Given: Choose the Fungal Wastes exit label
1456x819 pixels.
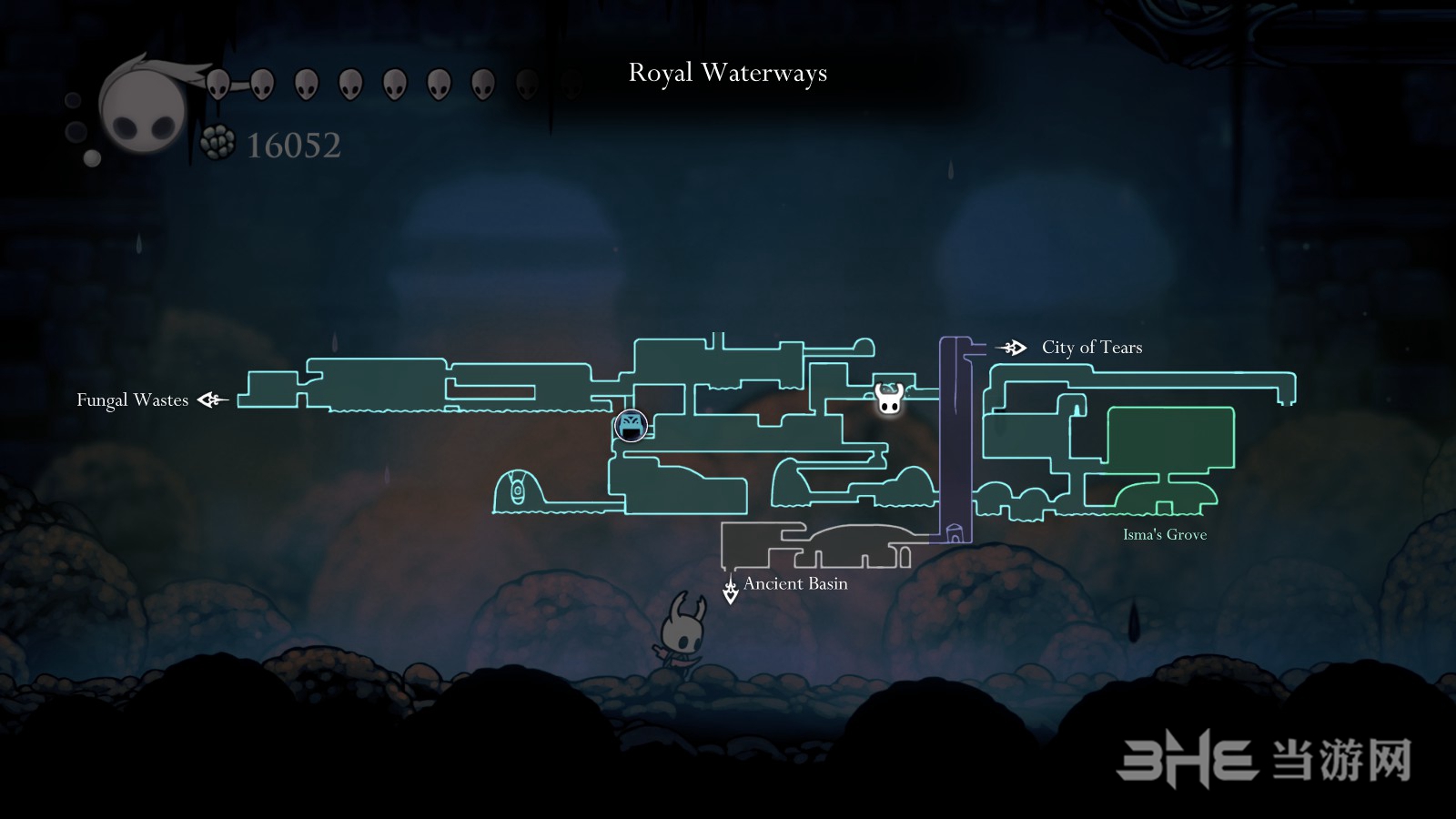Looking at the screenshot, I should tap(133, 400).
